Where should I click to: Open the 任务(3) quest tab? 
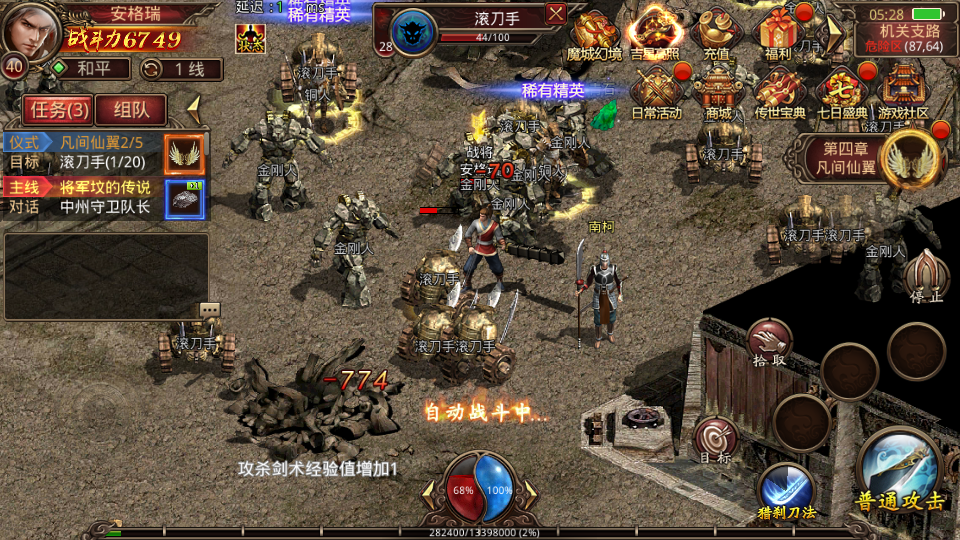click(x=55, y=110)
